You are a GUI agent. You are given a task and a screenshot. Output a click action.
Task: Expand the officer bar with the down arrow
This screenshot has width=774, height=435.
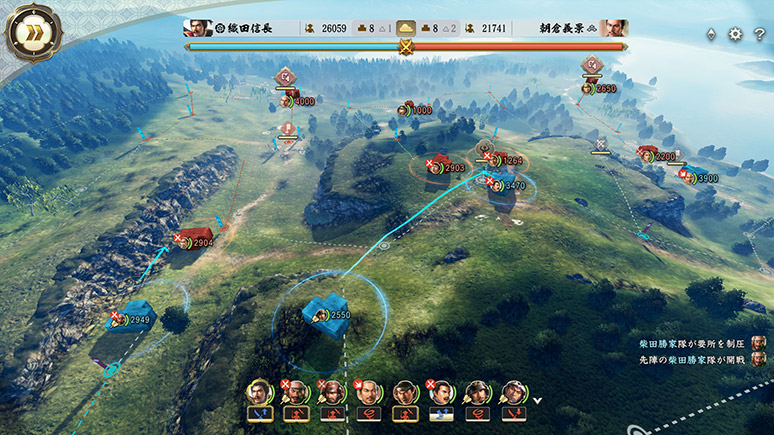pyautogui.click(x=538, y=401)
